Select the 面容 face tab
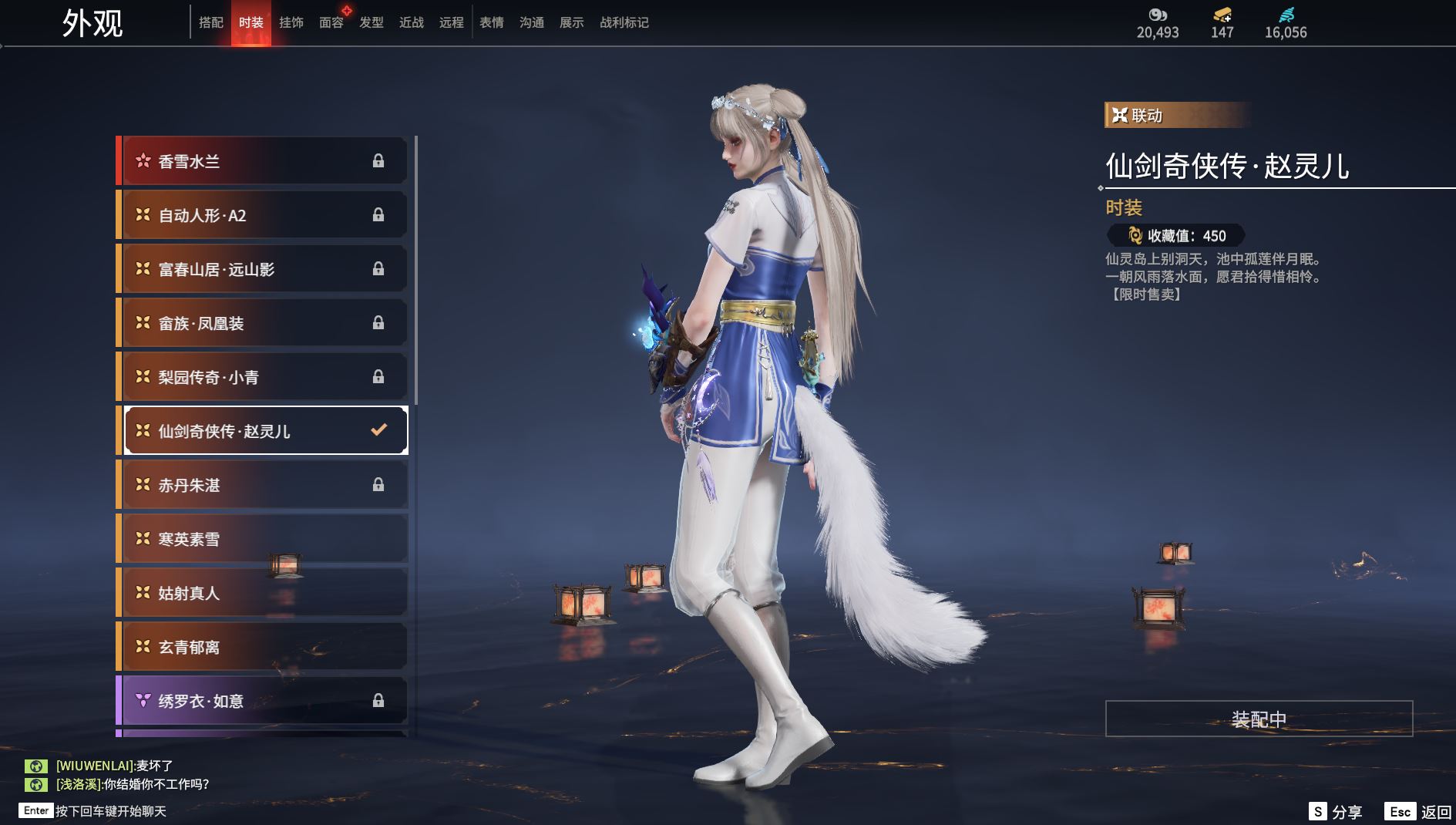This screenshot has height=825, width=1456. tap(331, 23)
